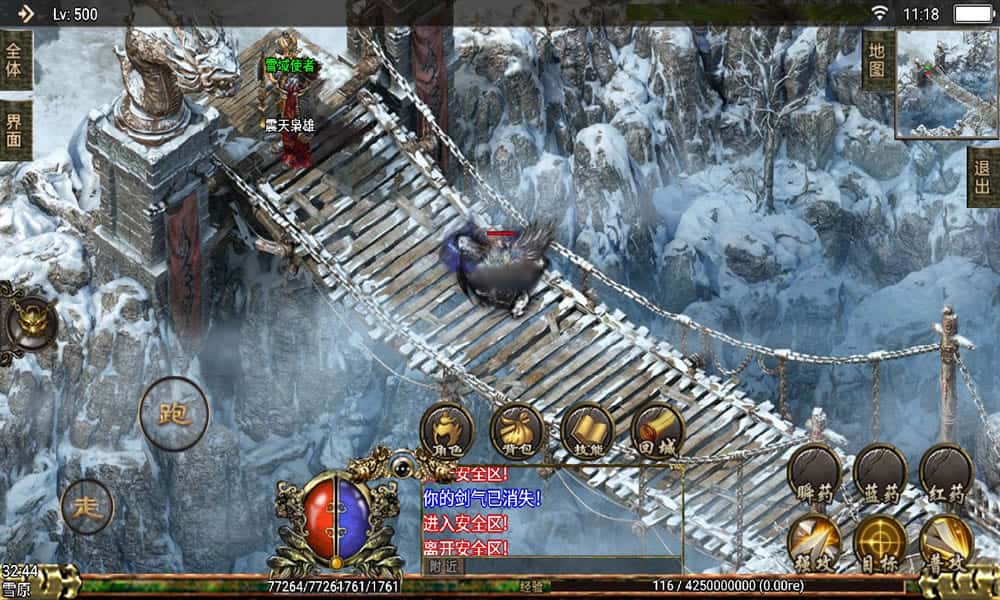1000x600 pixels.
Task: Click the 附近 nearby chat input
Action: 552,565
